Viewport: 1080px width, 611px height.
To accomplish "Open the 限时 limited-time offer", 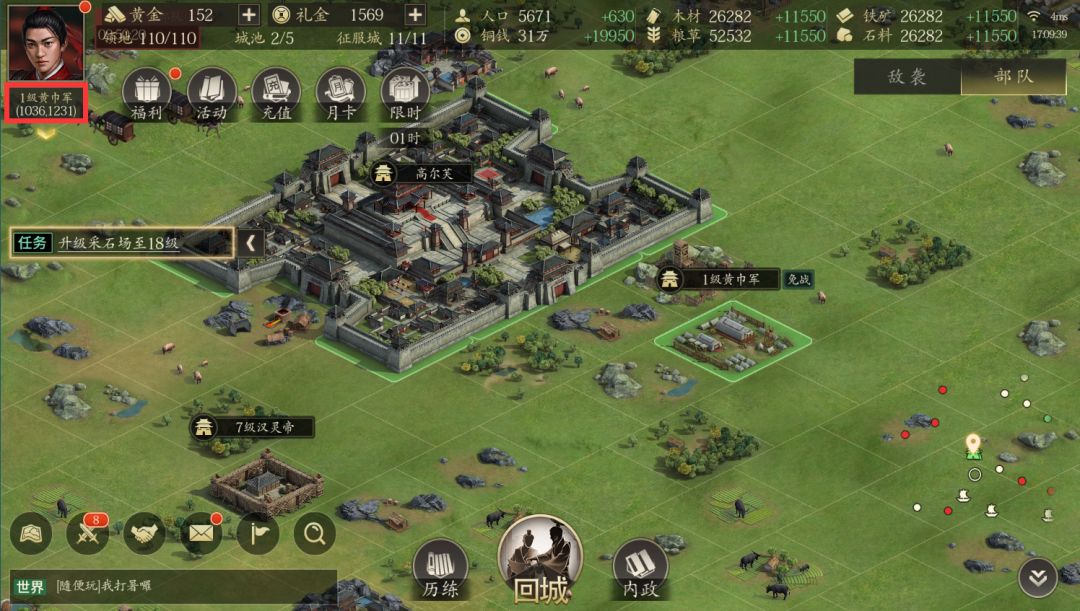I will (405, 94).
